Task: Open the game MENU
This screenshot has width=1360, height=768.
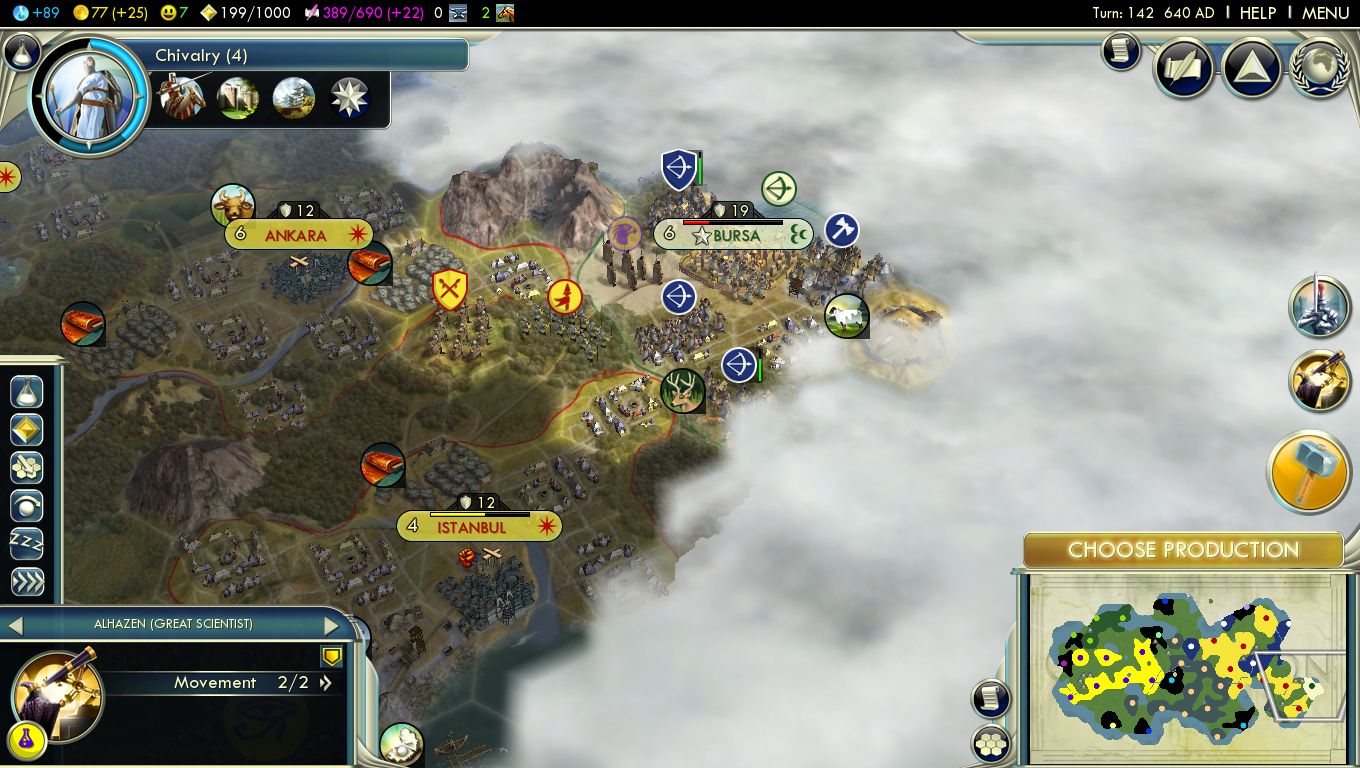Action: pos(1325,13)
